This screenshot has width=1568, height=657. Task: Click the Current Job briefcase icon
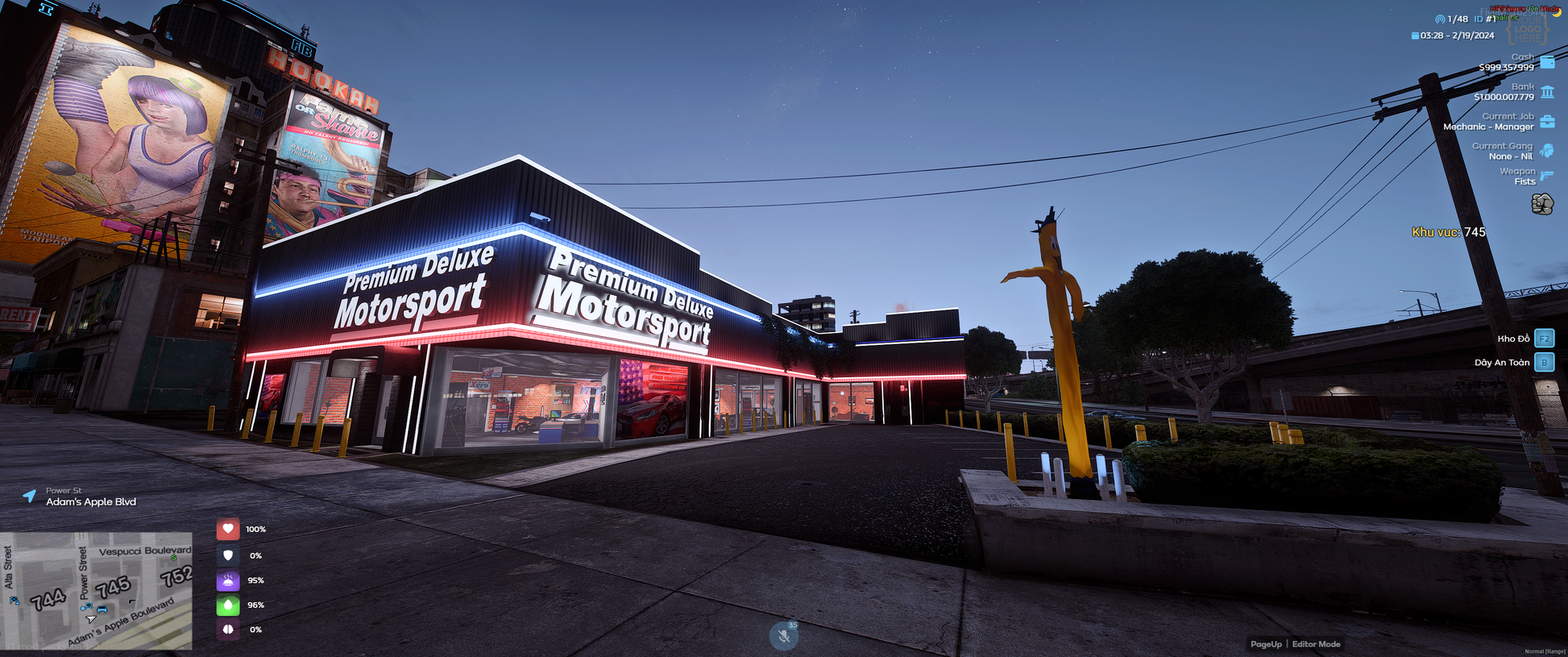point(1547,122)
